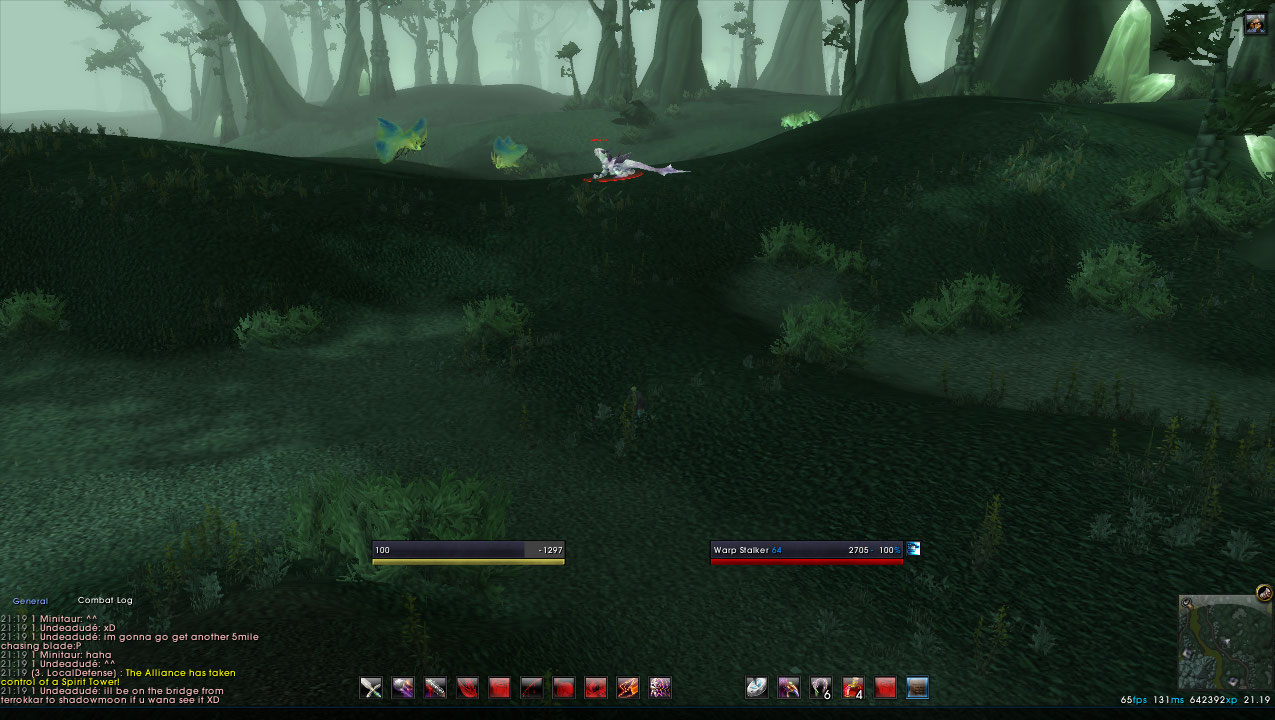This screenshot has height=720, width=1275.
Task: Select the Warp Stalker target frame
Action: tap(806, 552)
